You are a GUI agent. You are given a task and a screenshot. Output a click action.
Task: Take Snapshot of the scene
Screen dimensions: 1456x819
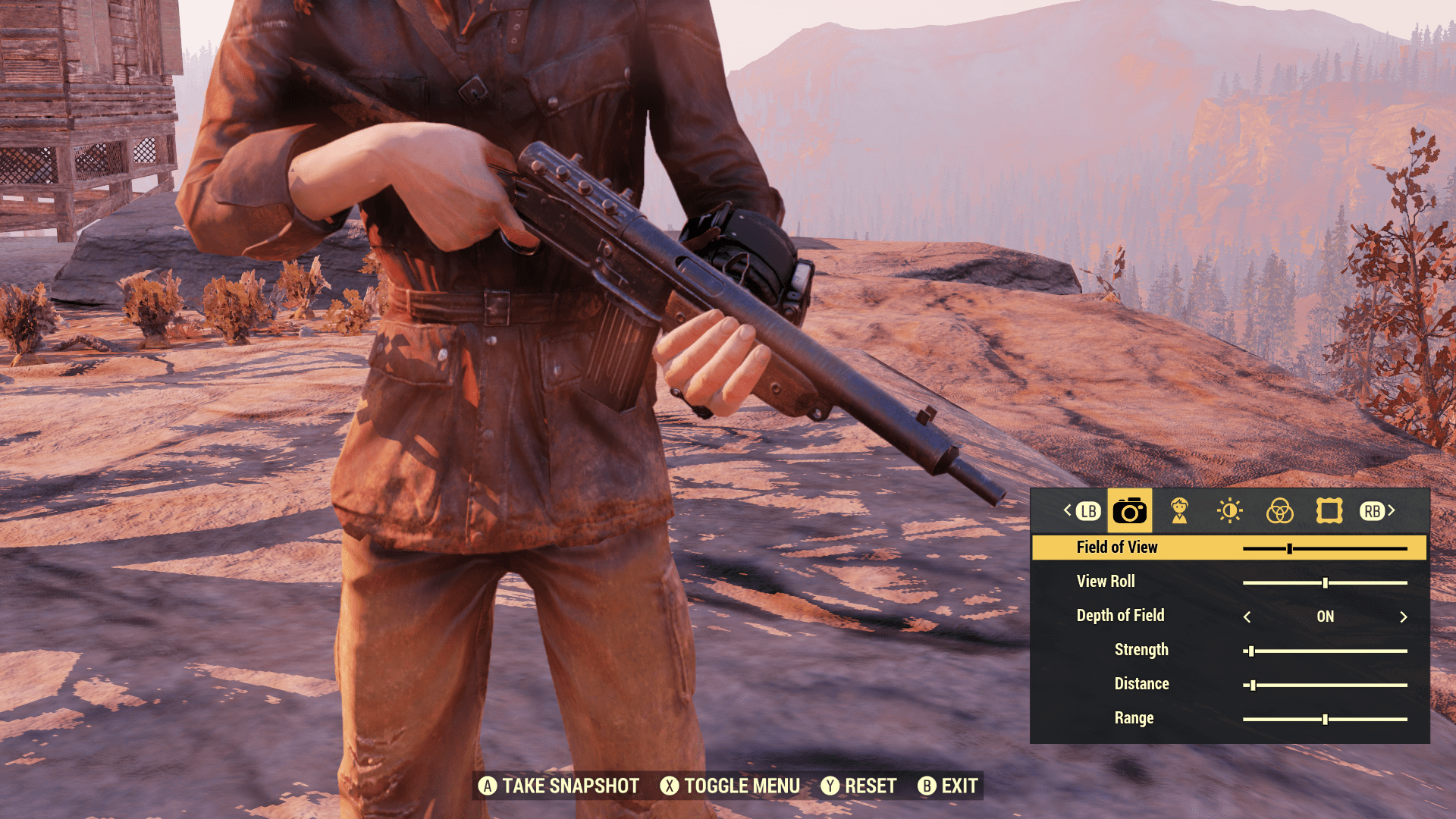point(559,786)
